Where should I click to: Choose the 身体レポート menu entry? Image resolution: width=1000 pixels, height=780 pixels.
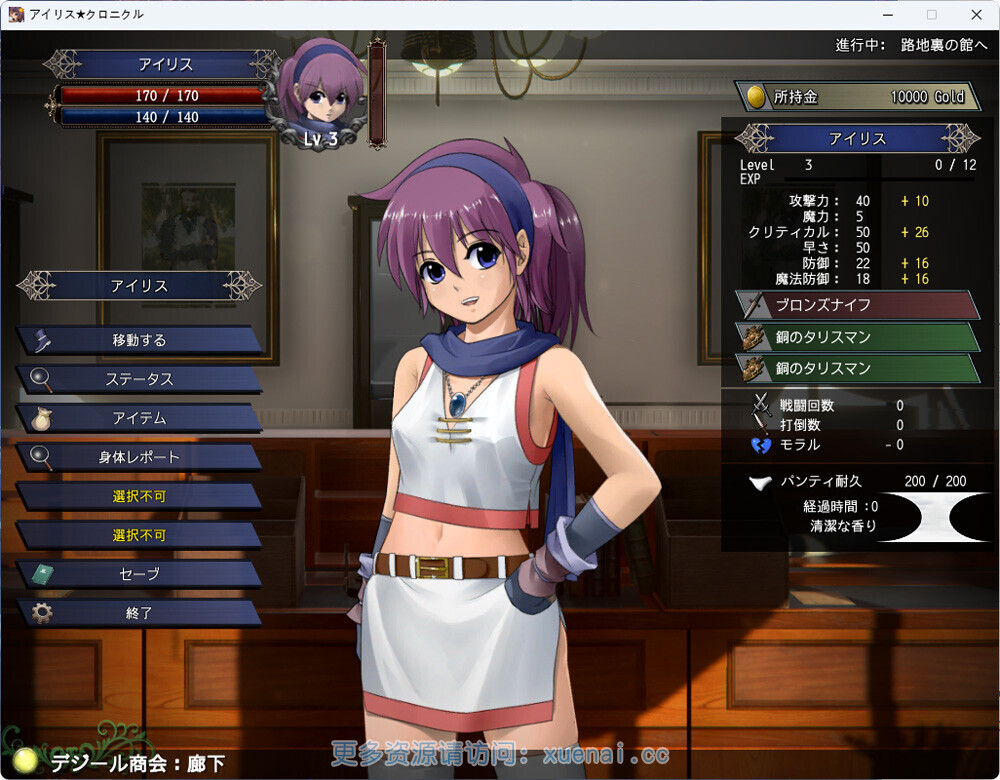tap(139, 457)
